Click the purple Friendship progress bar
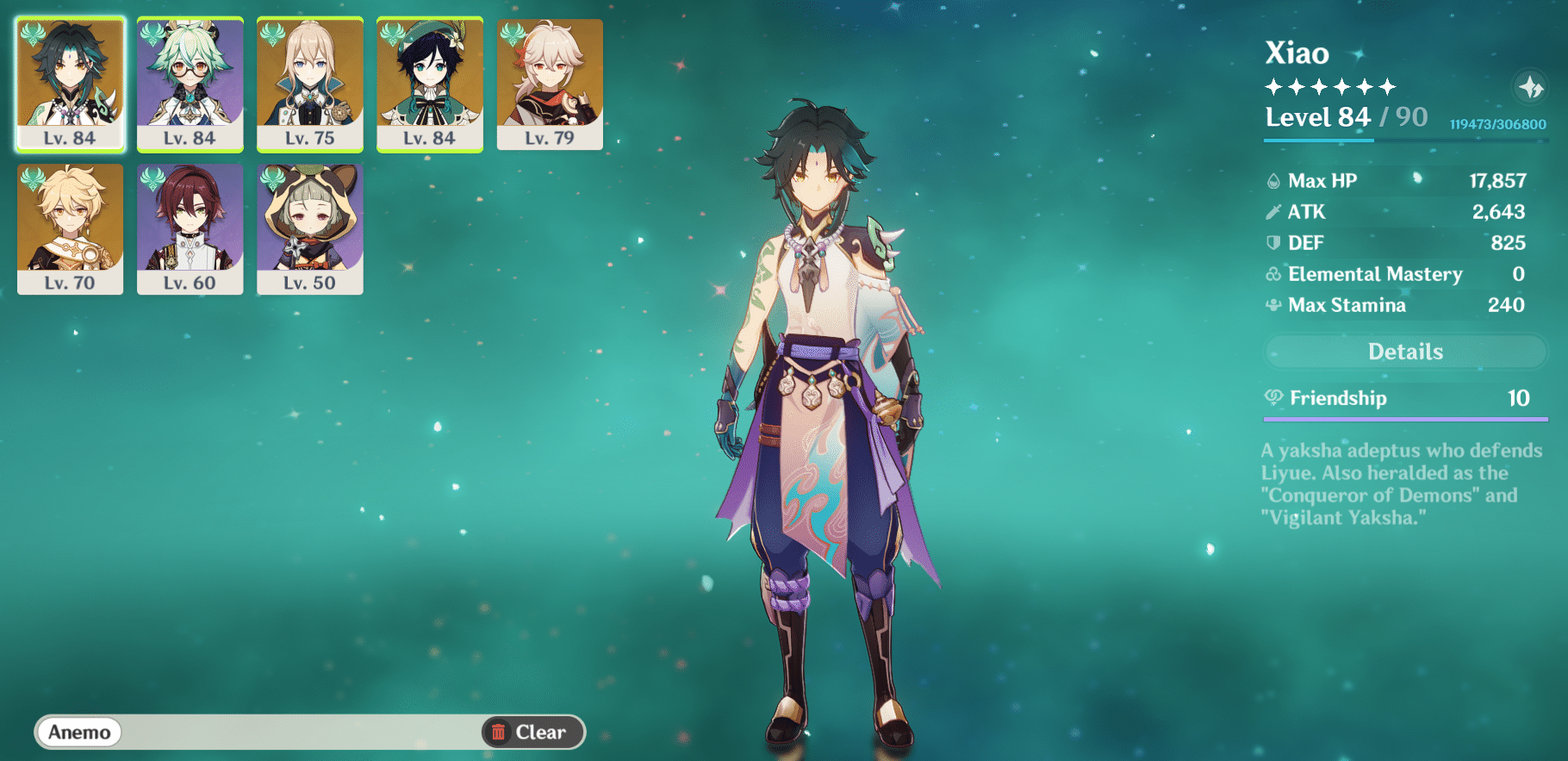 pos(1405,420)
